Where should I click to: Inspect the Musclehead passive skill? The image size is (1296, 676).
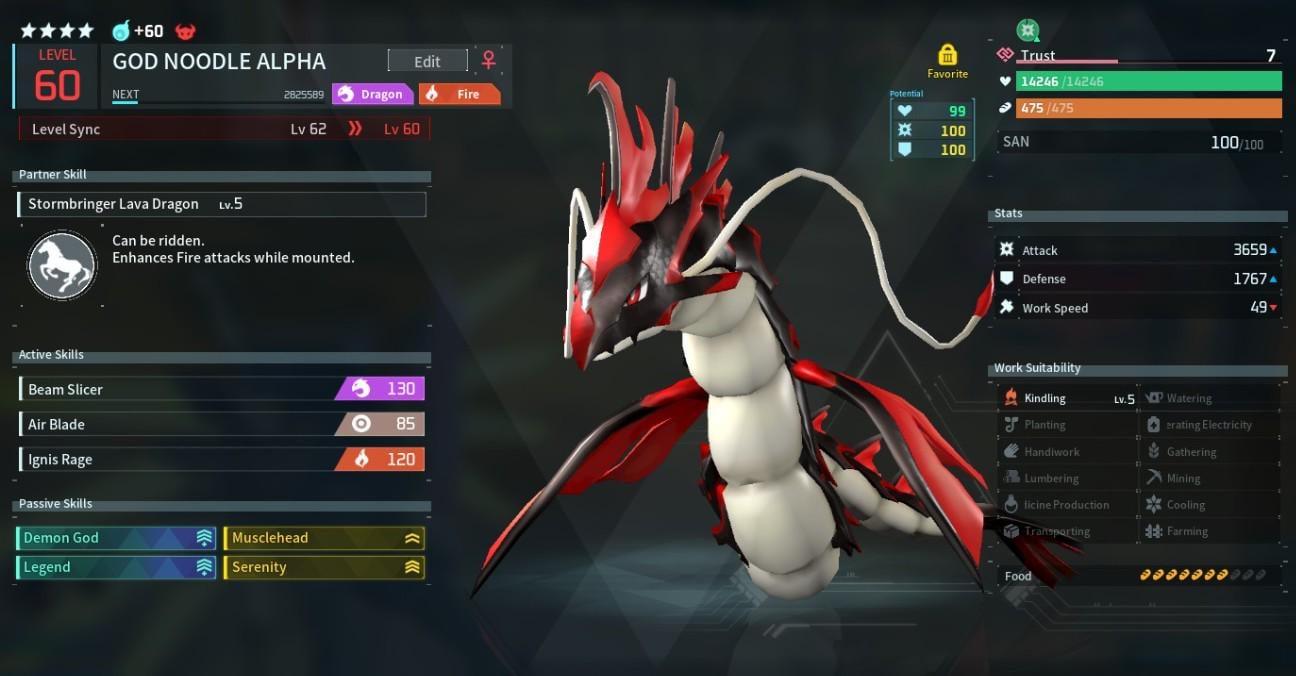tap(324, 538)
